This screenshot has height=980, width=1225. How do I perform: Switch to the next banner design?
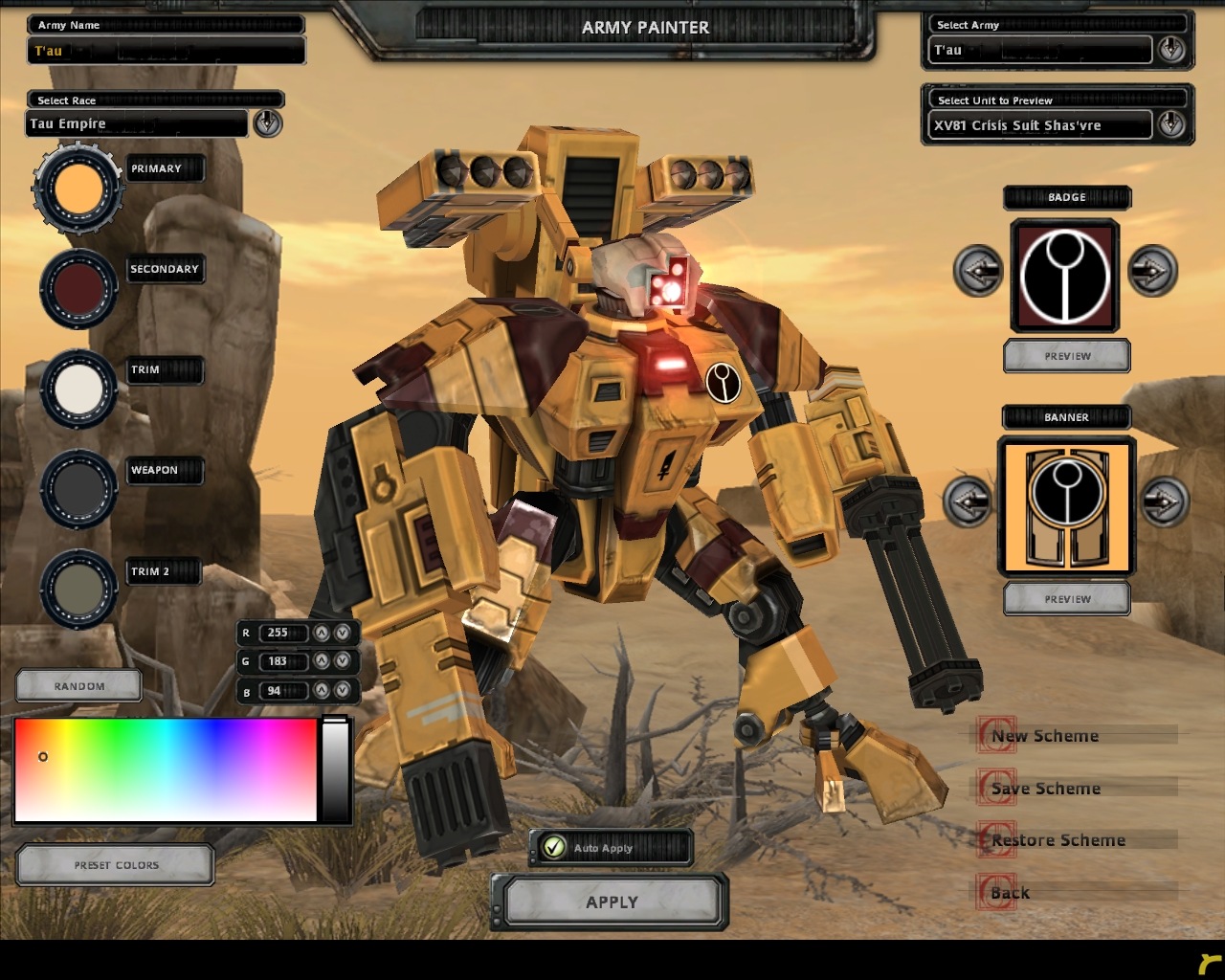click(1164, 501)
